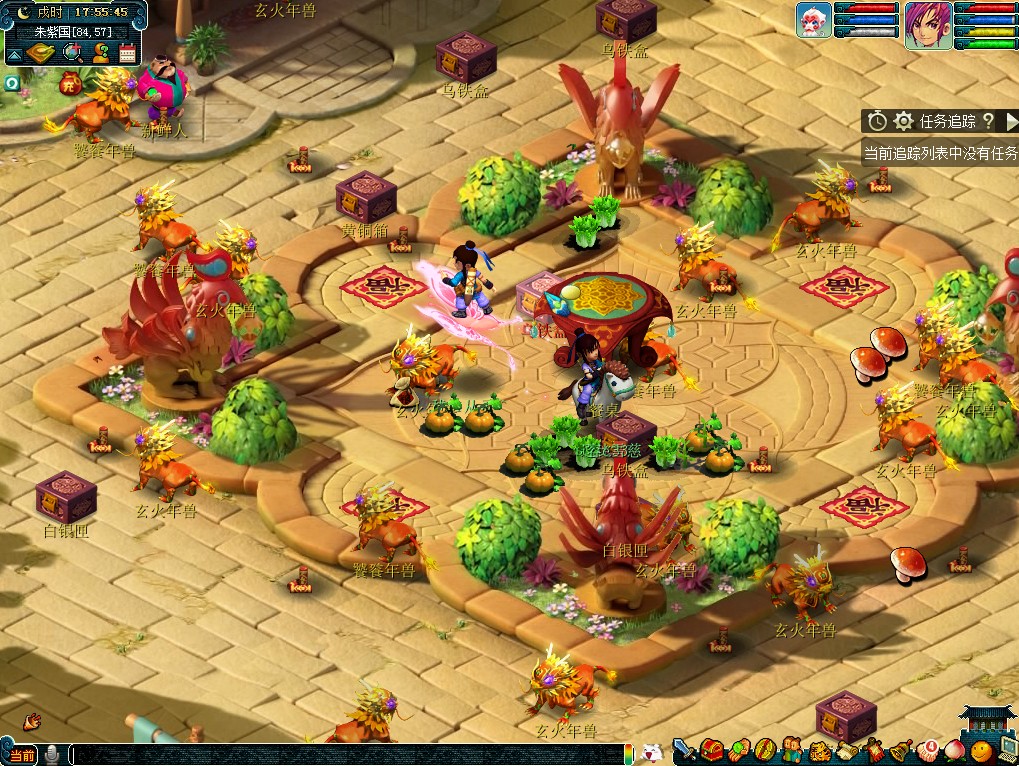Click the quest tracker help question mark

tap(988, 121)
